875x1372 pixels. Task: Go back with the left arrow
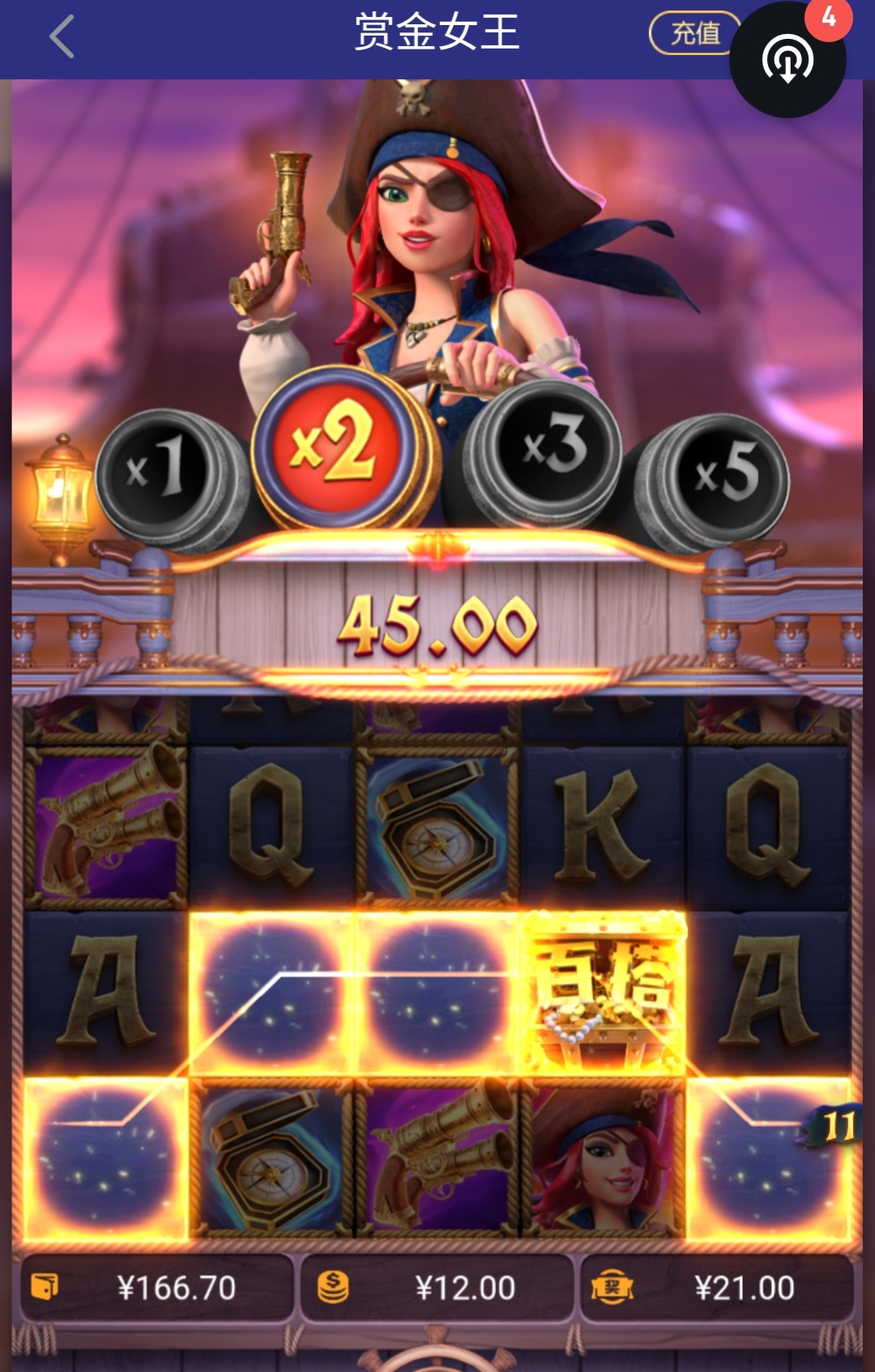[62, 37]
